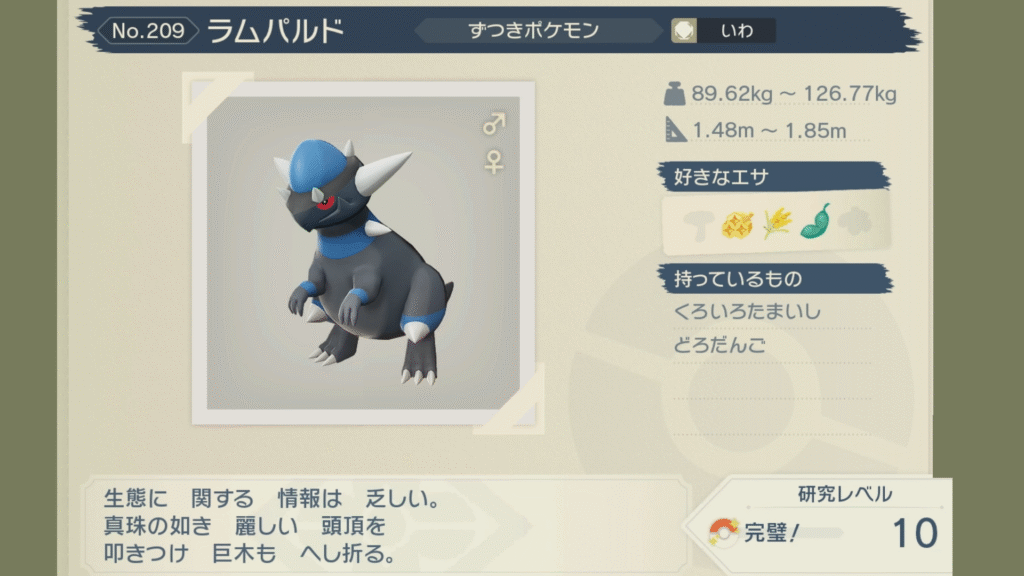1024x576 pixels.
Task: Click the いわ type badge
Action: click(723, 31)
